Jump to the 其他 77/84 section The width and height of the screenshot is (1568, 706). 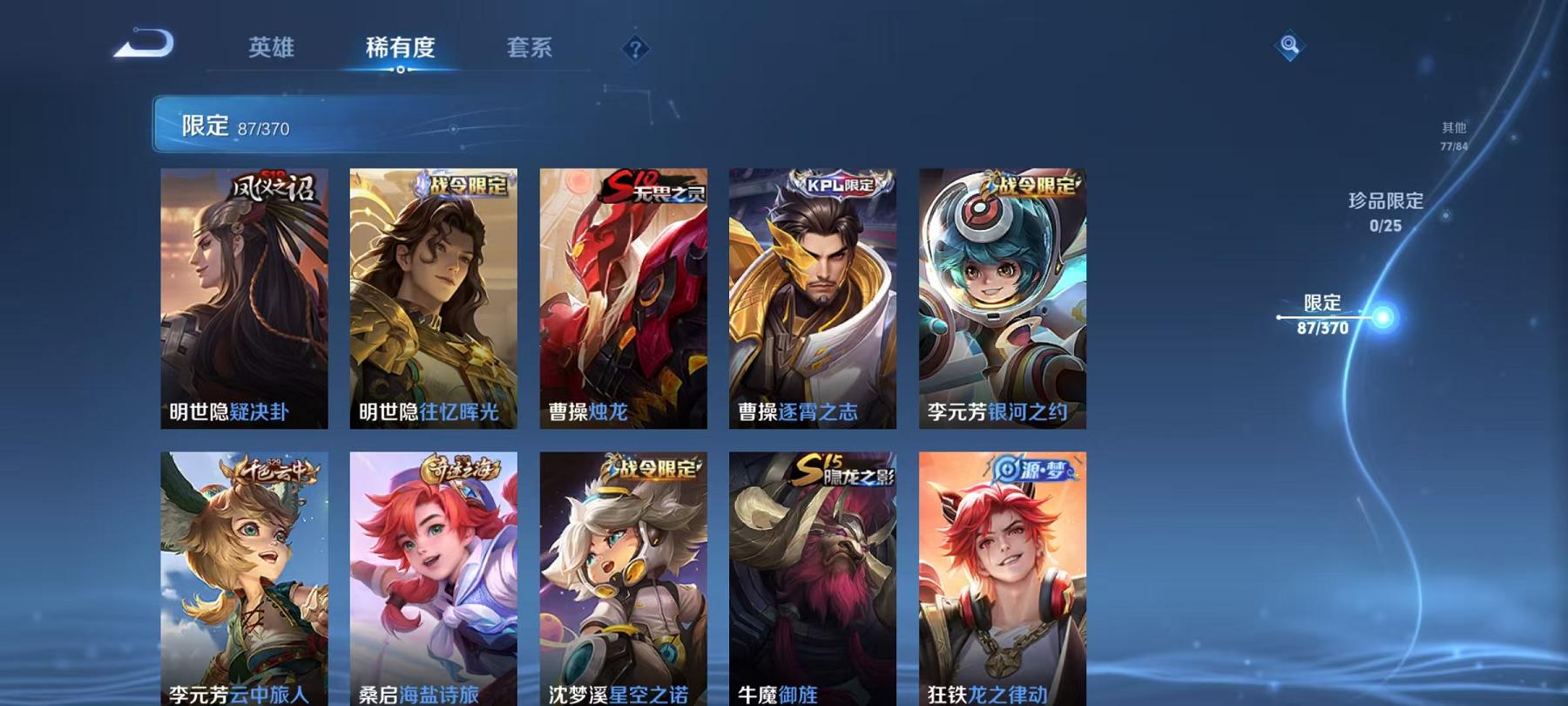click(1453, 132)
